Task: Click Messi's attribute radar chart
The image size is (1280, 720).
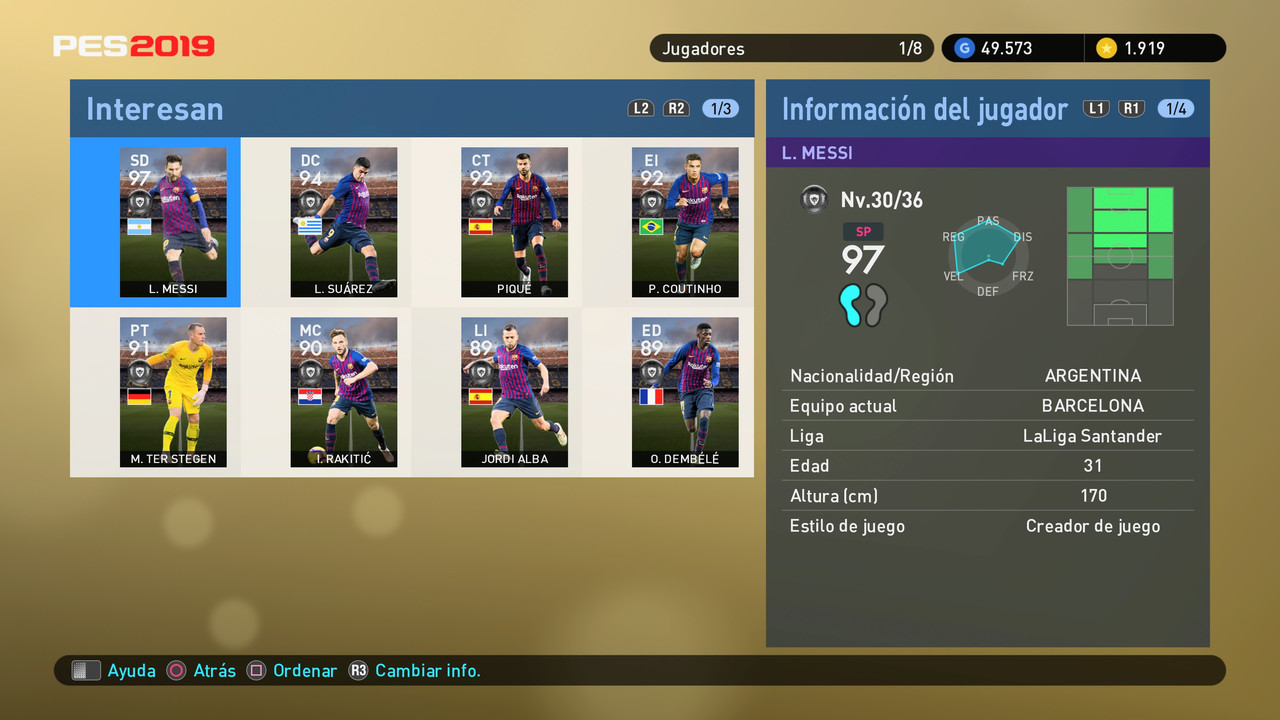Action: click(986, 253)
